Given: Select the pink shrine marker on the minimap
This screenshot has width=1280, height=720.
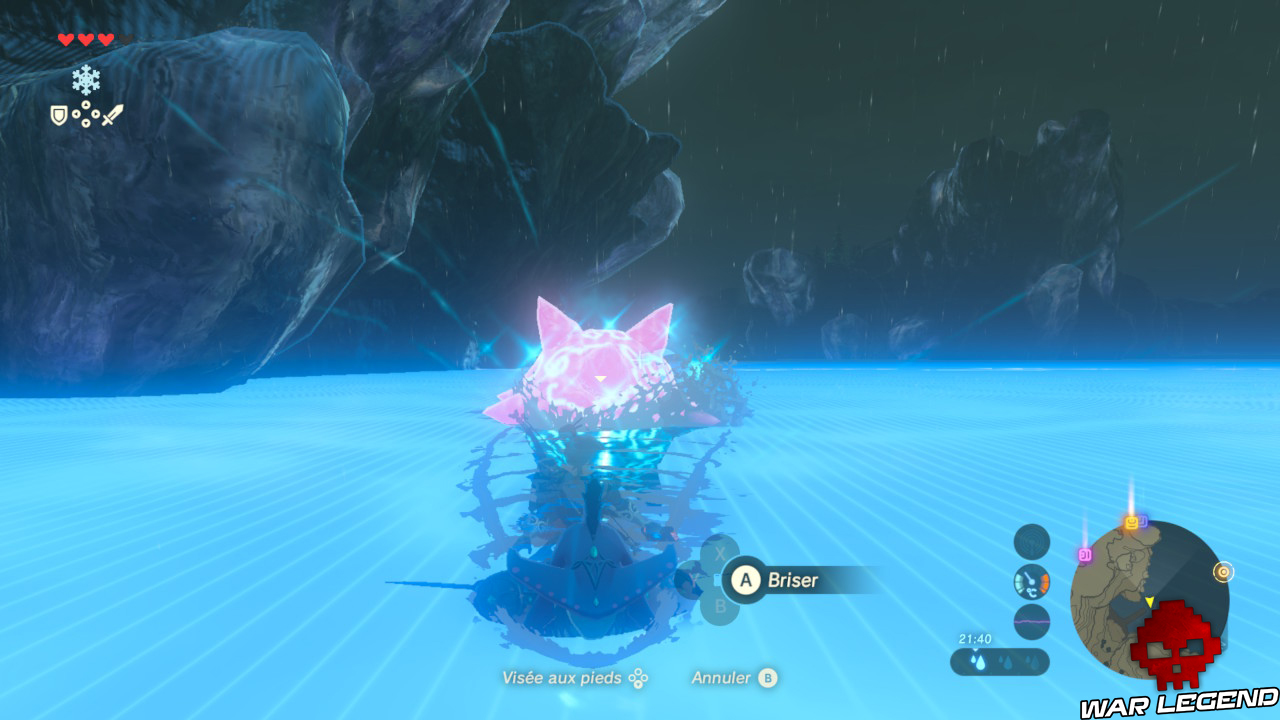Looking at the screenshot, I should pos(1086,553).
